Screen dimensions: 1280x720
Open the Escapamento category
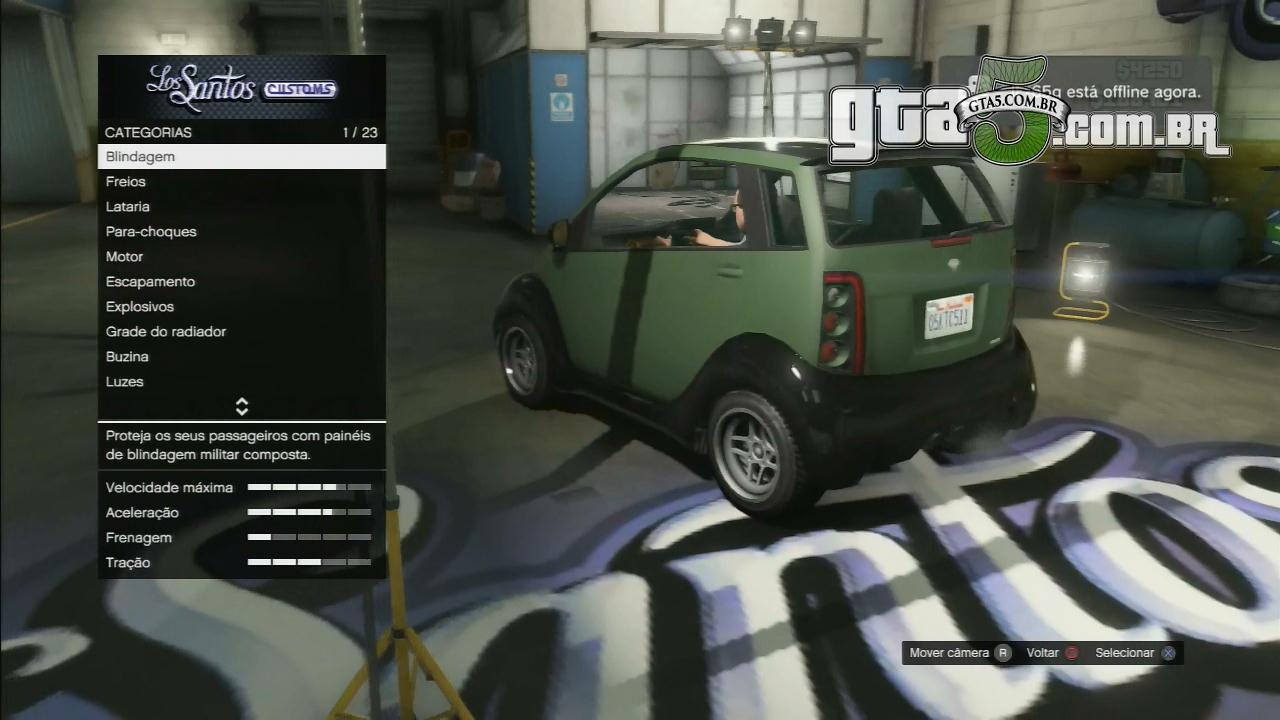point(241,282)
